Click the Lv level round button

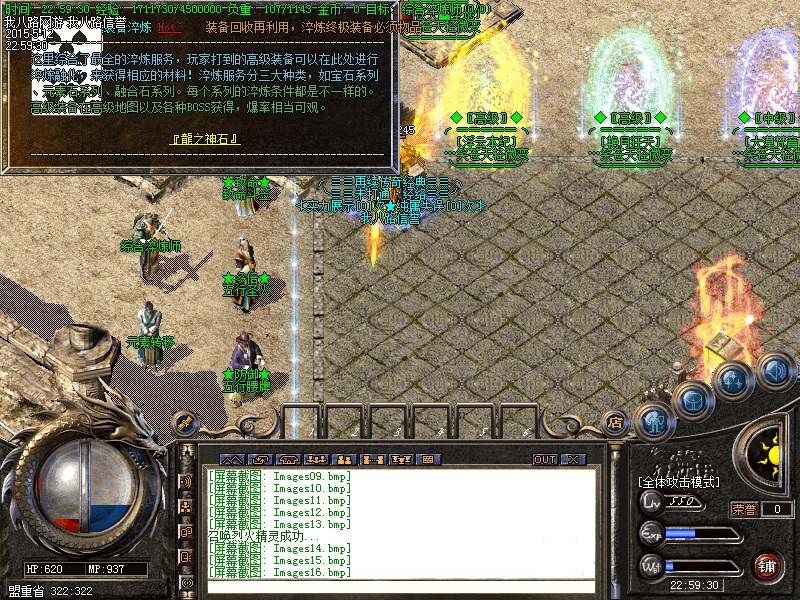coord(652,502)
